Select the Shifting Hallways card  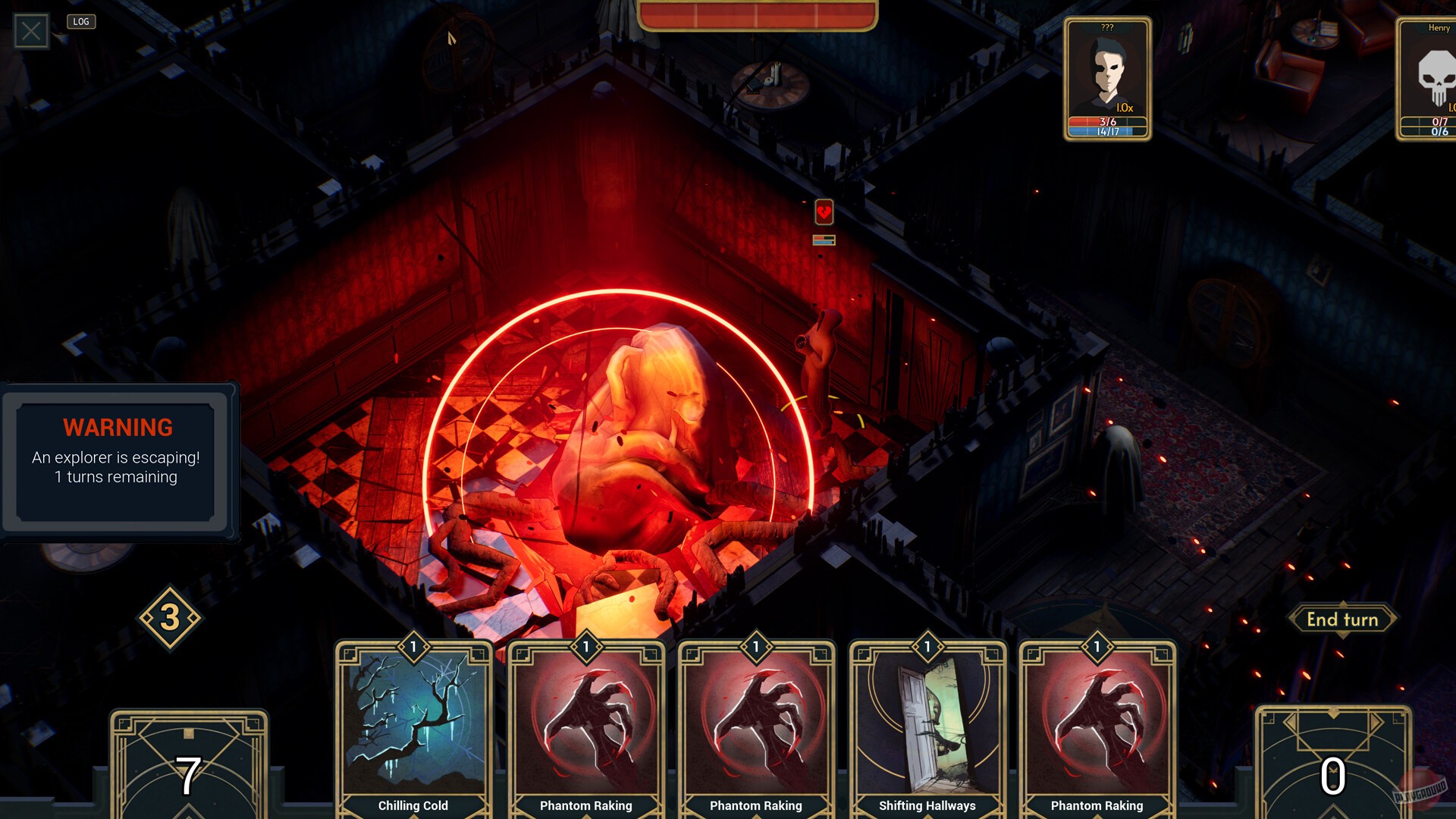[927, 724]
